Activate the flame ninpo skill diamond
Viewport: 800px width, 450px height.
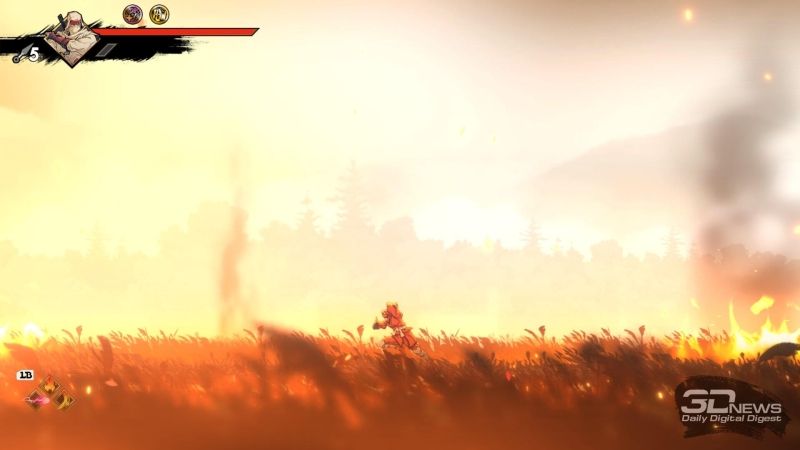[x=49, y=386]
